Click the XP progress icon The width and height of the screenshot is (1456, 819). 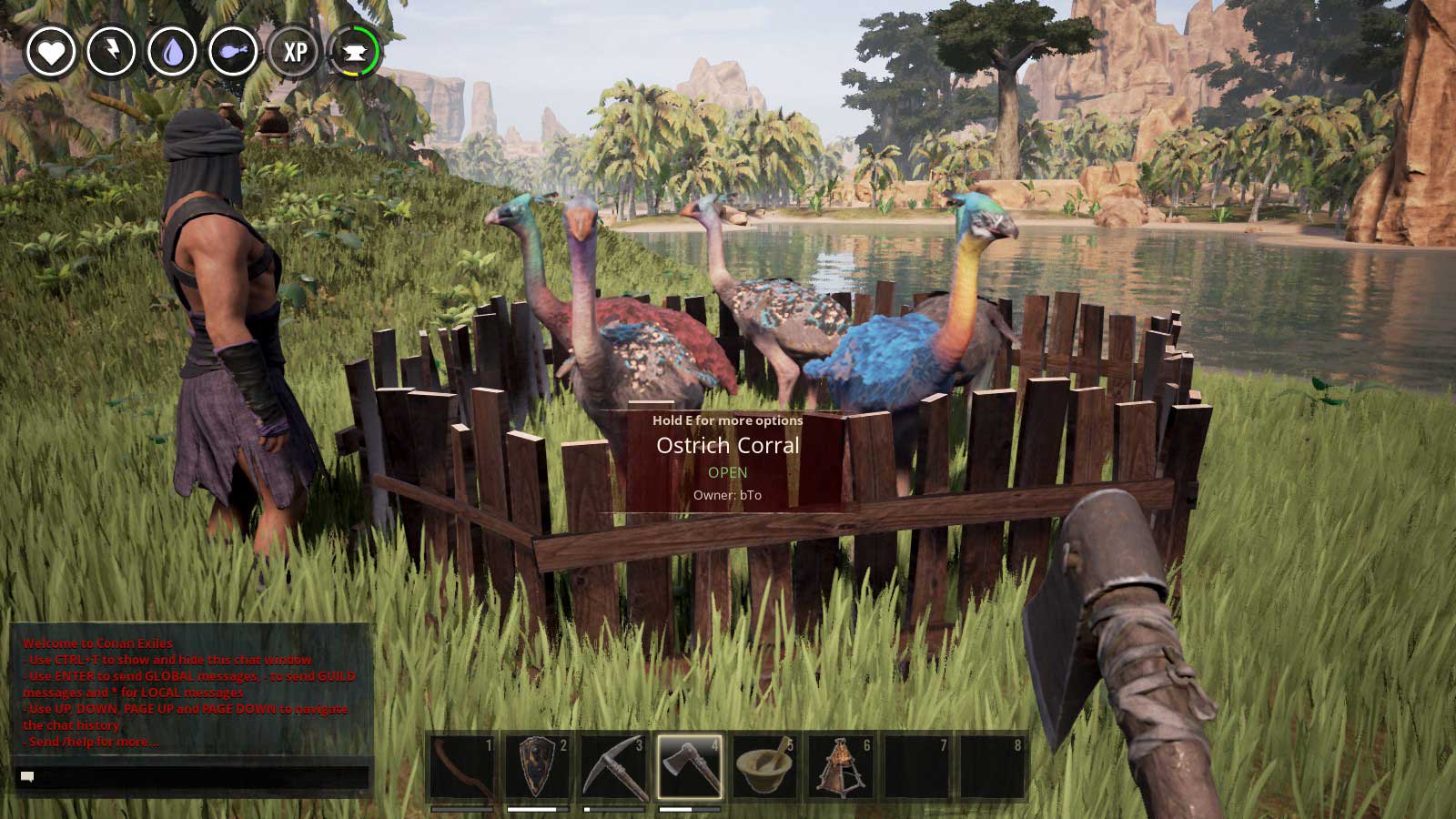click(294, 52)
